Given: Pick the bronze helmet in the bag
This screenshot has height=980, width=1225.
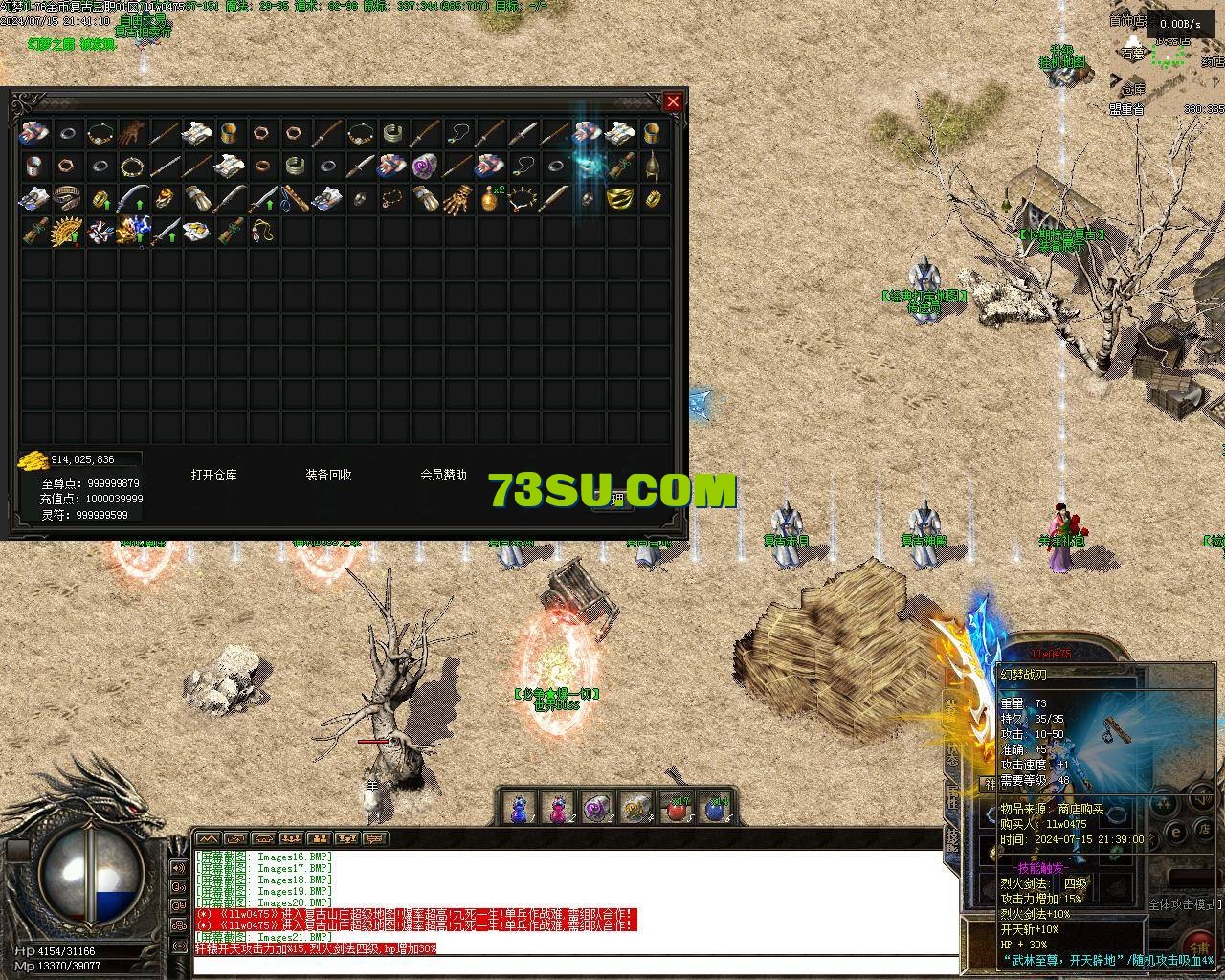Looking at the screenshot, I should click(x=653, y=165).
